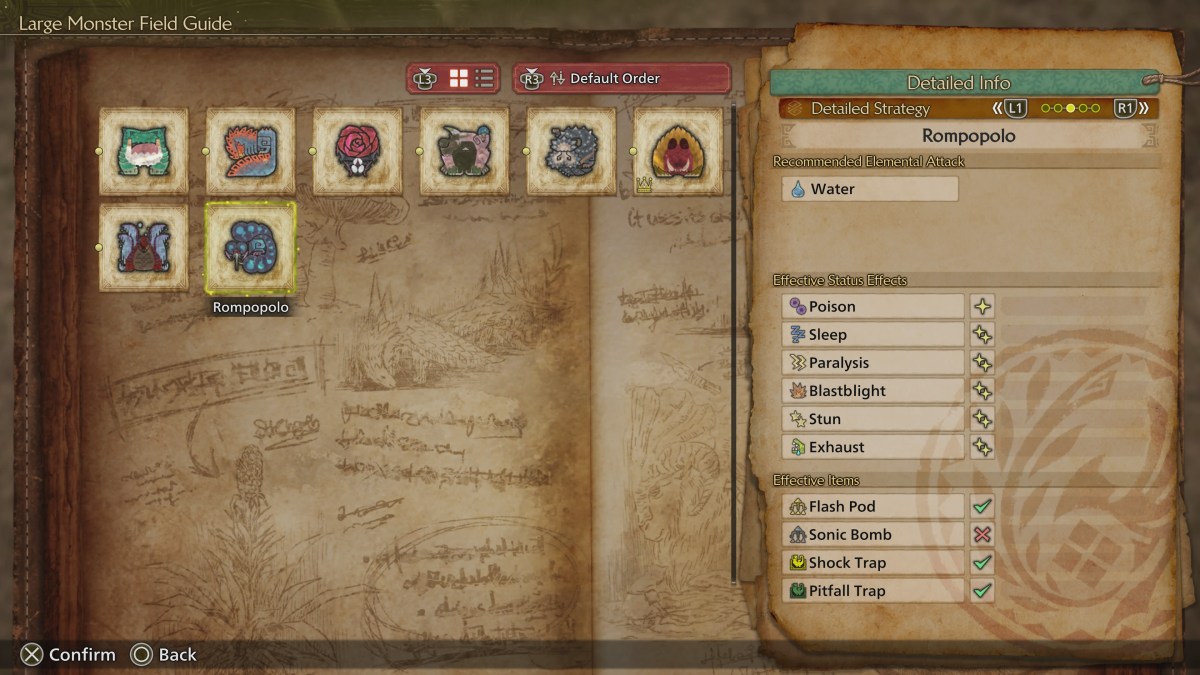Click the highlighted Rompopolo monster tile
The height and width of the screenshot is (675, 1200).
(251, 247)
